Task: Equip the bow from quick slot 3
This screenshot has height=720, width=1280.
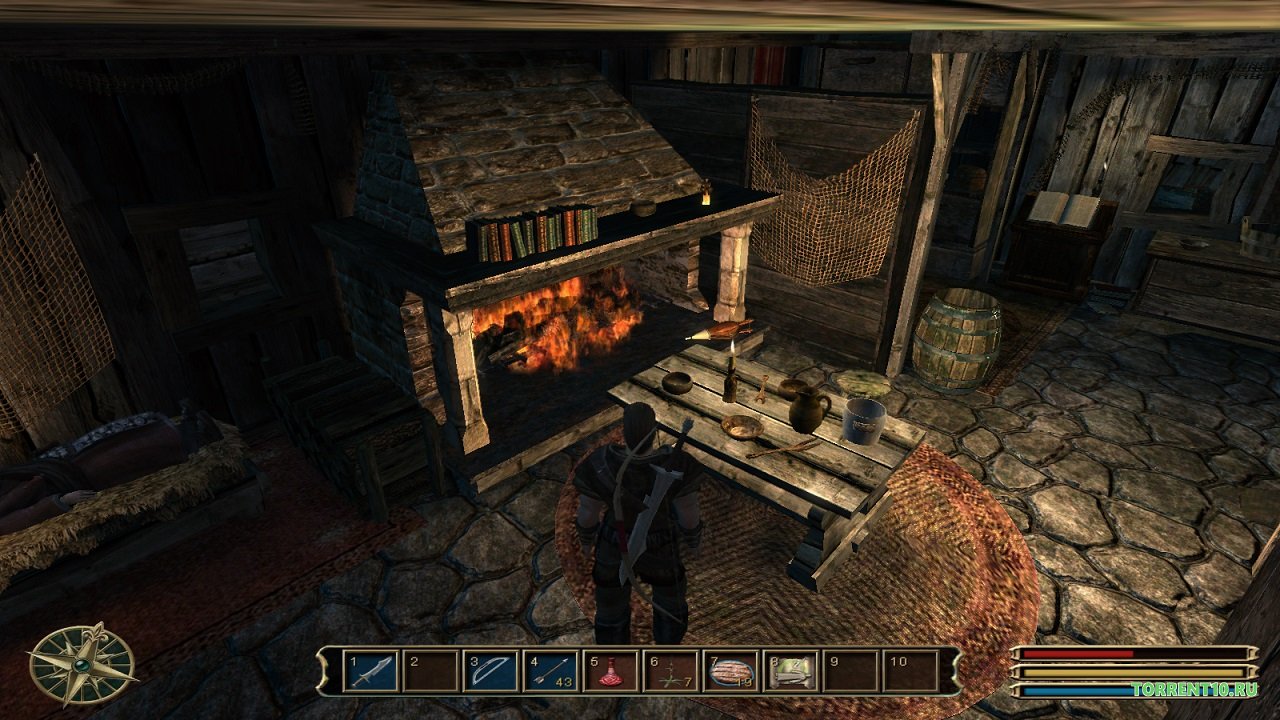Action: click(493, 670)
